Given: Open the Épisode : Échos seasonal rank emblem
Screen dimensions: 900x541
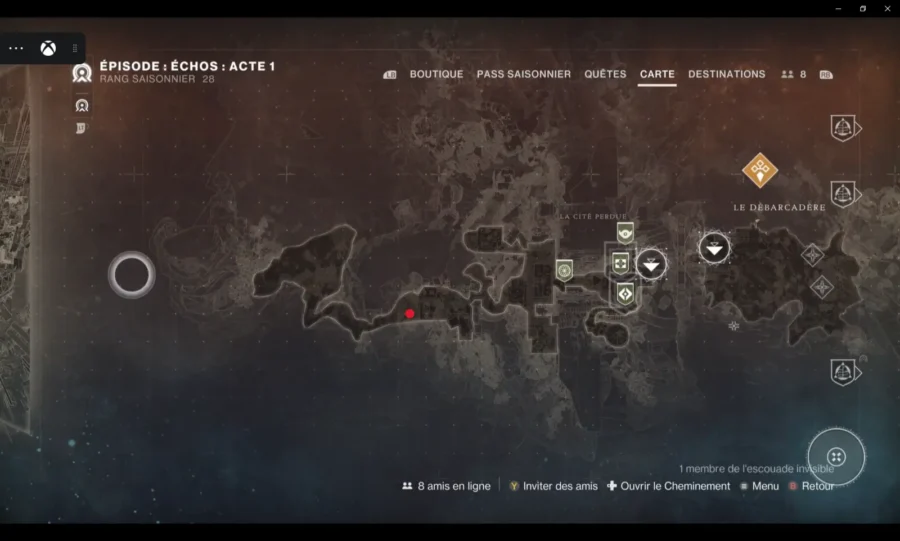Looking at the screenshot, I should tap(82, 72).
